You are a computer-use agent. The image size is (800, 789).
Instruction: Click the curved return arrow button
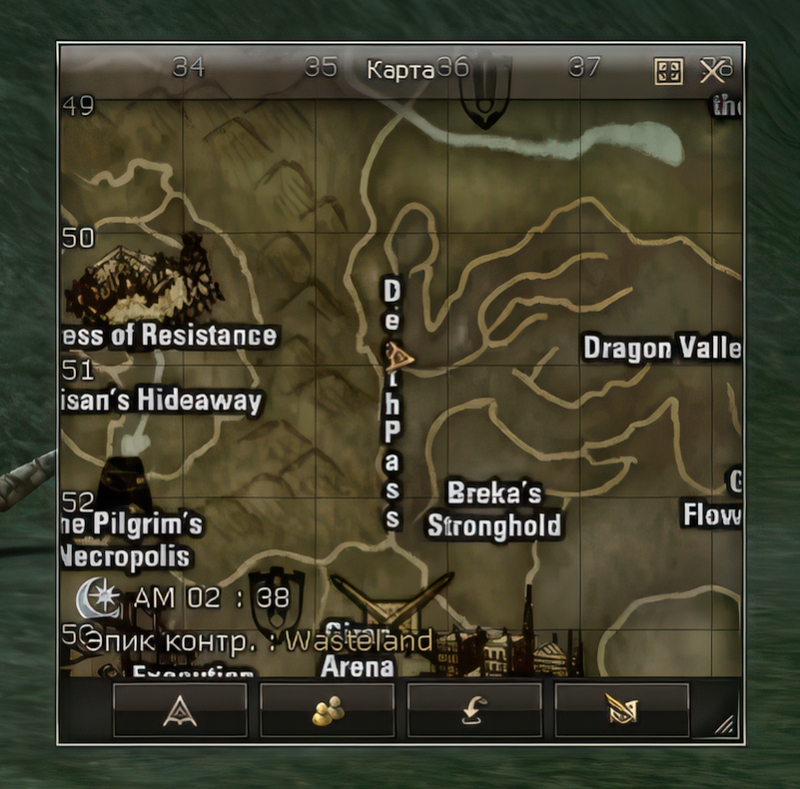coord(474,710)
